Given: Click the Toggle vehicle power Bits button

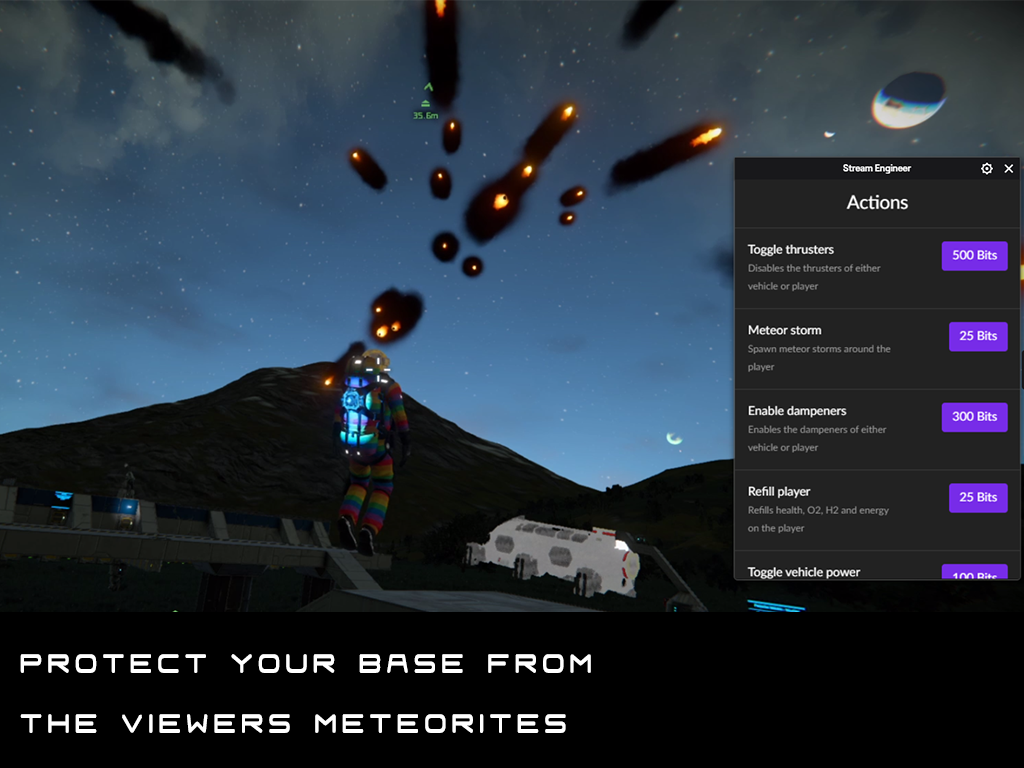Looking at the screenshot, I should click(x=974, y=573).
